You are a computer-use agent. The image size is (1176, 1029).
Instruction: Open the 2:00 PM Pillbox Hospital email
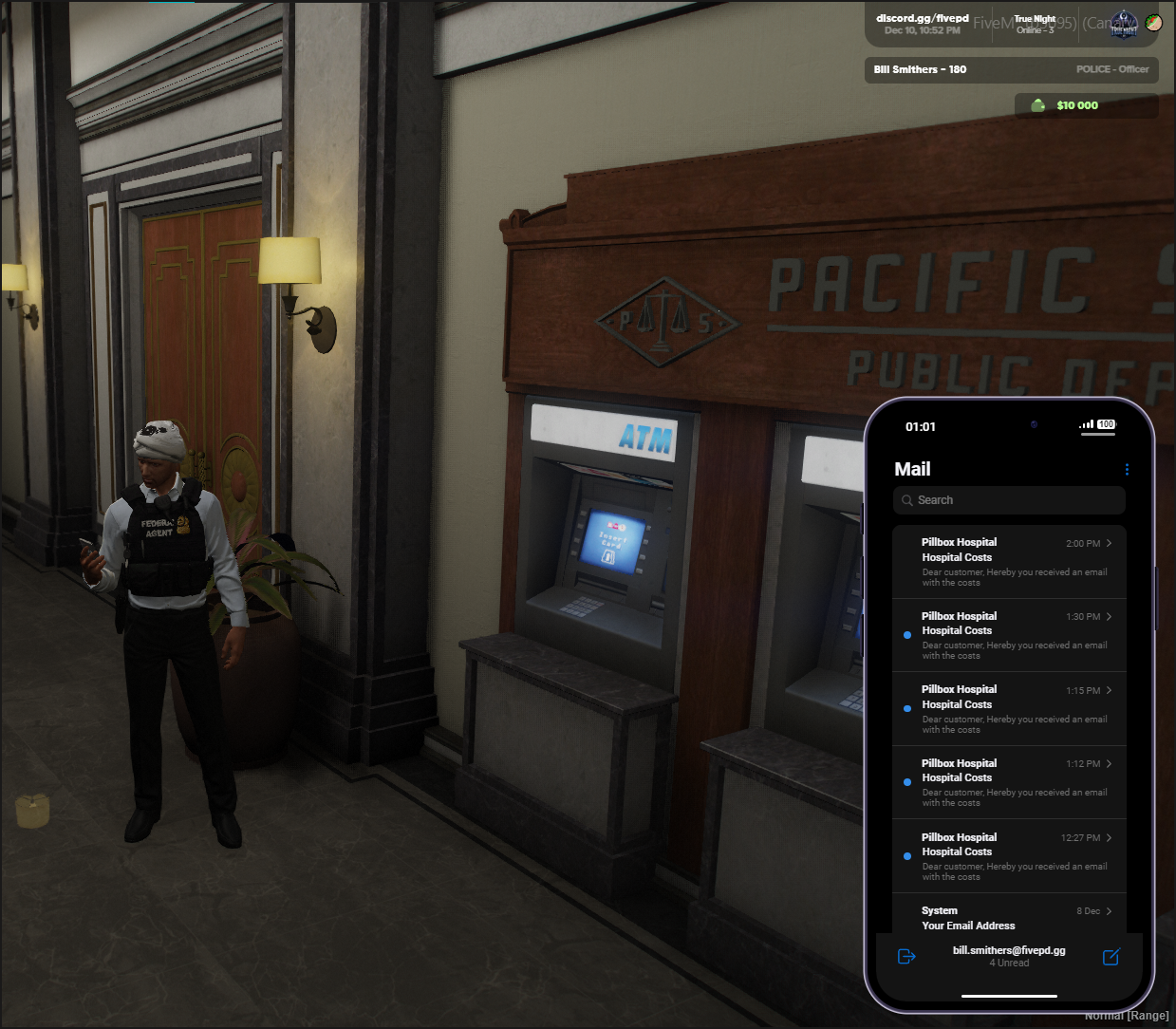(x=1009, y=562)
